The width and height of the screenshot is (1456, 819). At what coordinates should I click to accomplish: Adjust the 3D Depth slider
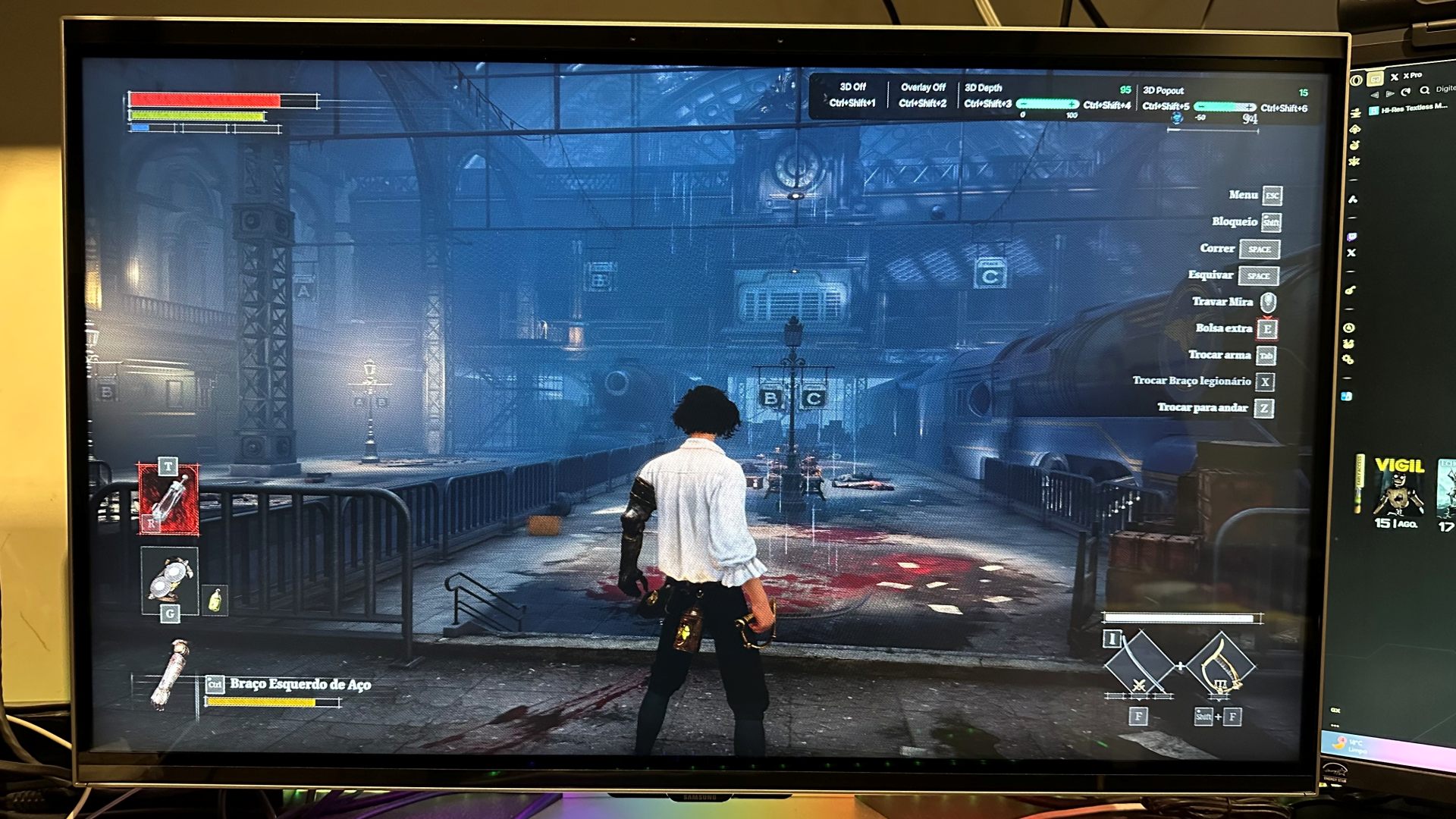(1047, 105)
